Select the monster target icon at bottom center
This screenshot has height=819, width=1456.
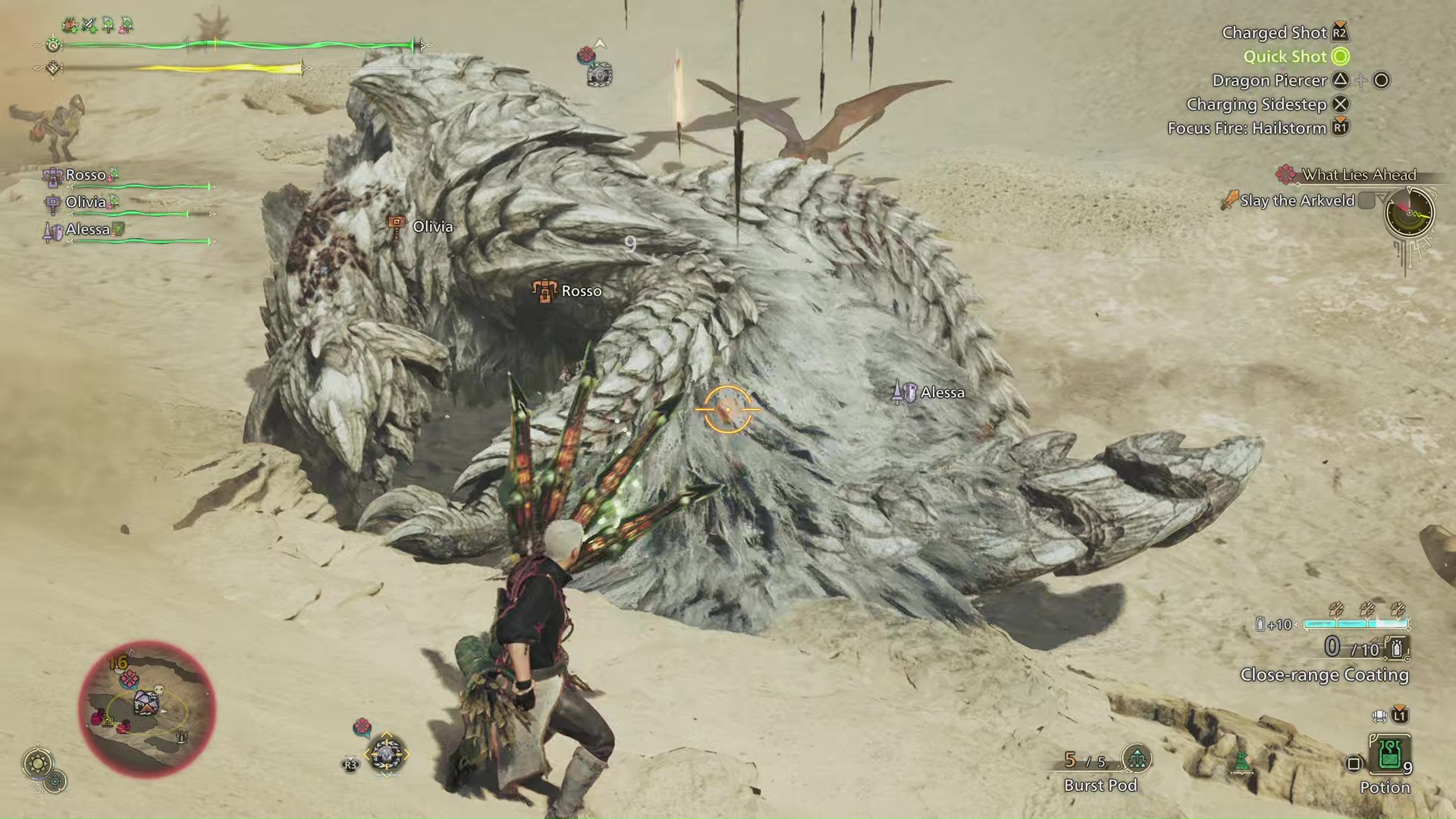(386, 755)
